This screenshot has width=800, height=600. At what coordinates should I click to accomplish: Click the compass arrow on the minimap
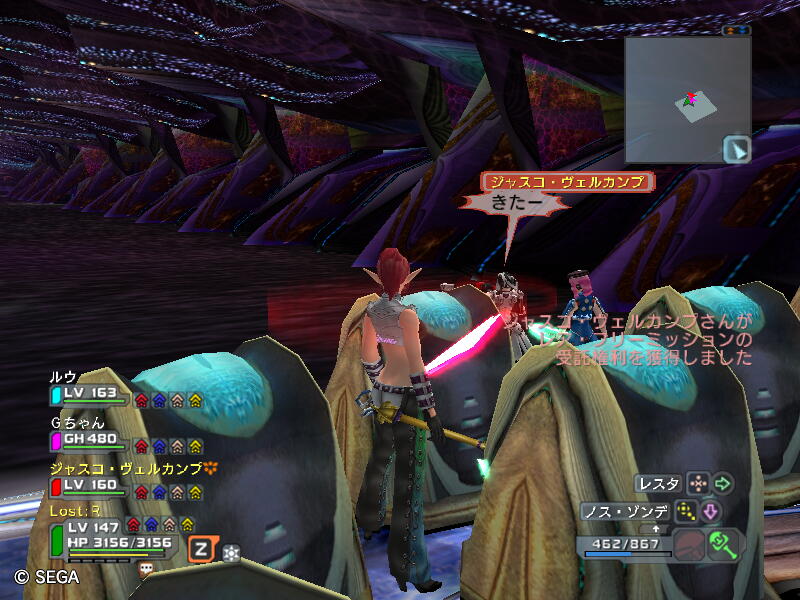pos(736,150)
